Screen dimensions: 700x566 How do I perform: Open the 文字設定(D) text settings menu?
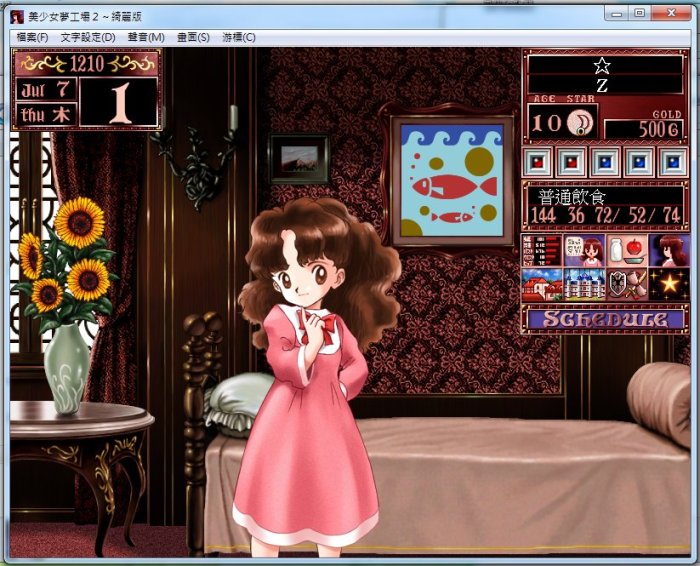tap(88, 37)
